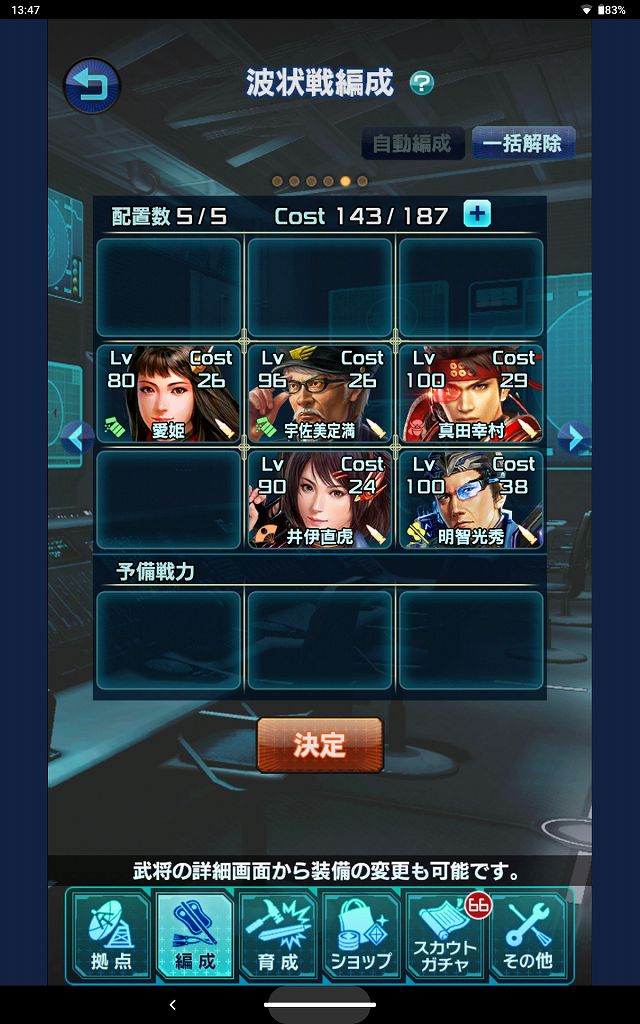Choose the 真田幸村 officer card
Image resolution: width=640 pixels, height=1024 pixels.
pyautogui.click(x=471, y=394)
